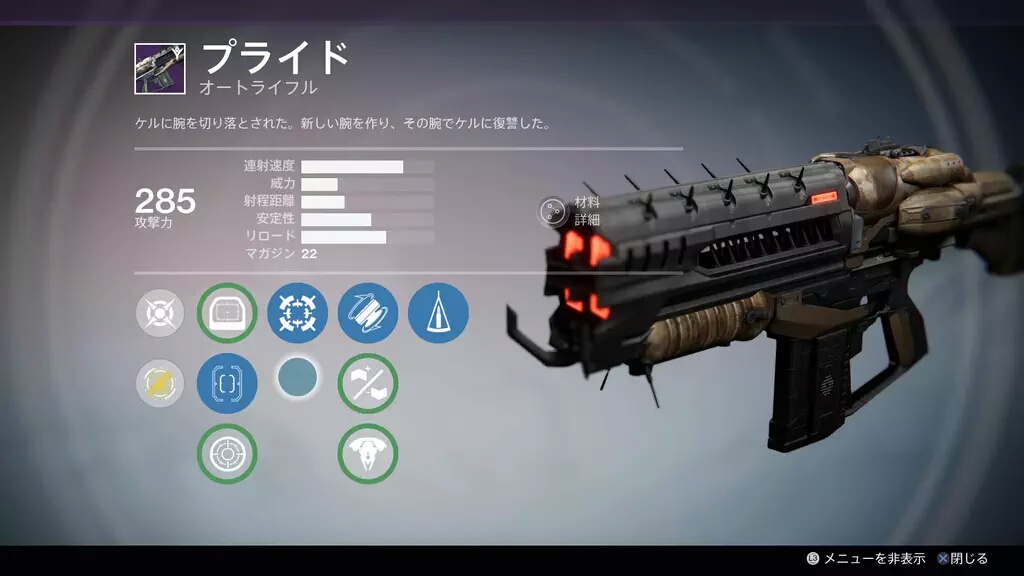Choose the green-ringed sight reticle perk
Screen dimensions: 1024x576
(227, 313)
